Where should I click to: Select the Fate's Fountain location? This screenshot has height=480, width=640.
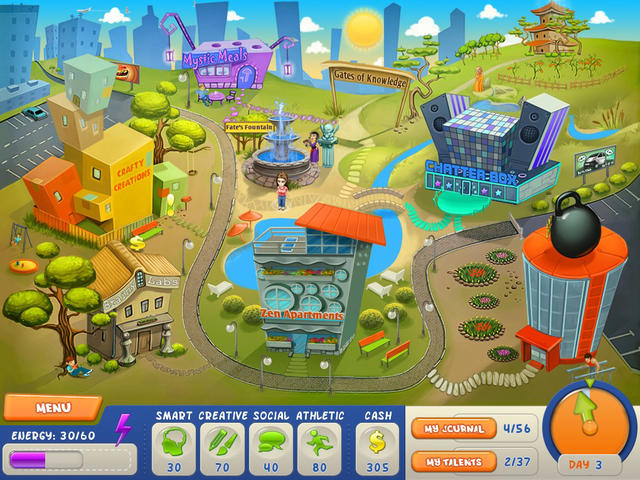[281, 145]
